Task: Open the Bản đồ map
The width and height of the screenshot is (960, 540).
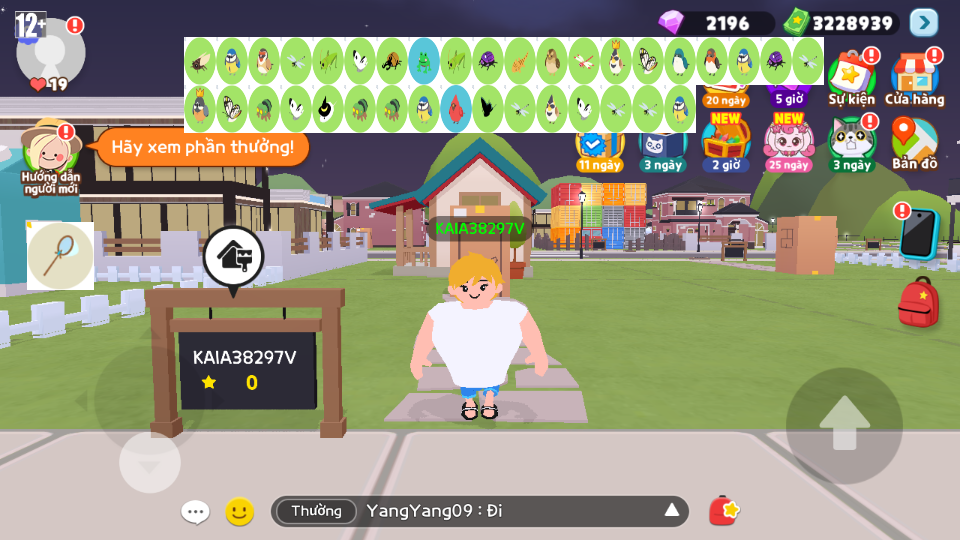Action: click(x=914, y=142)
